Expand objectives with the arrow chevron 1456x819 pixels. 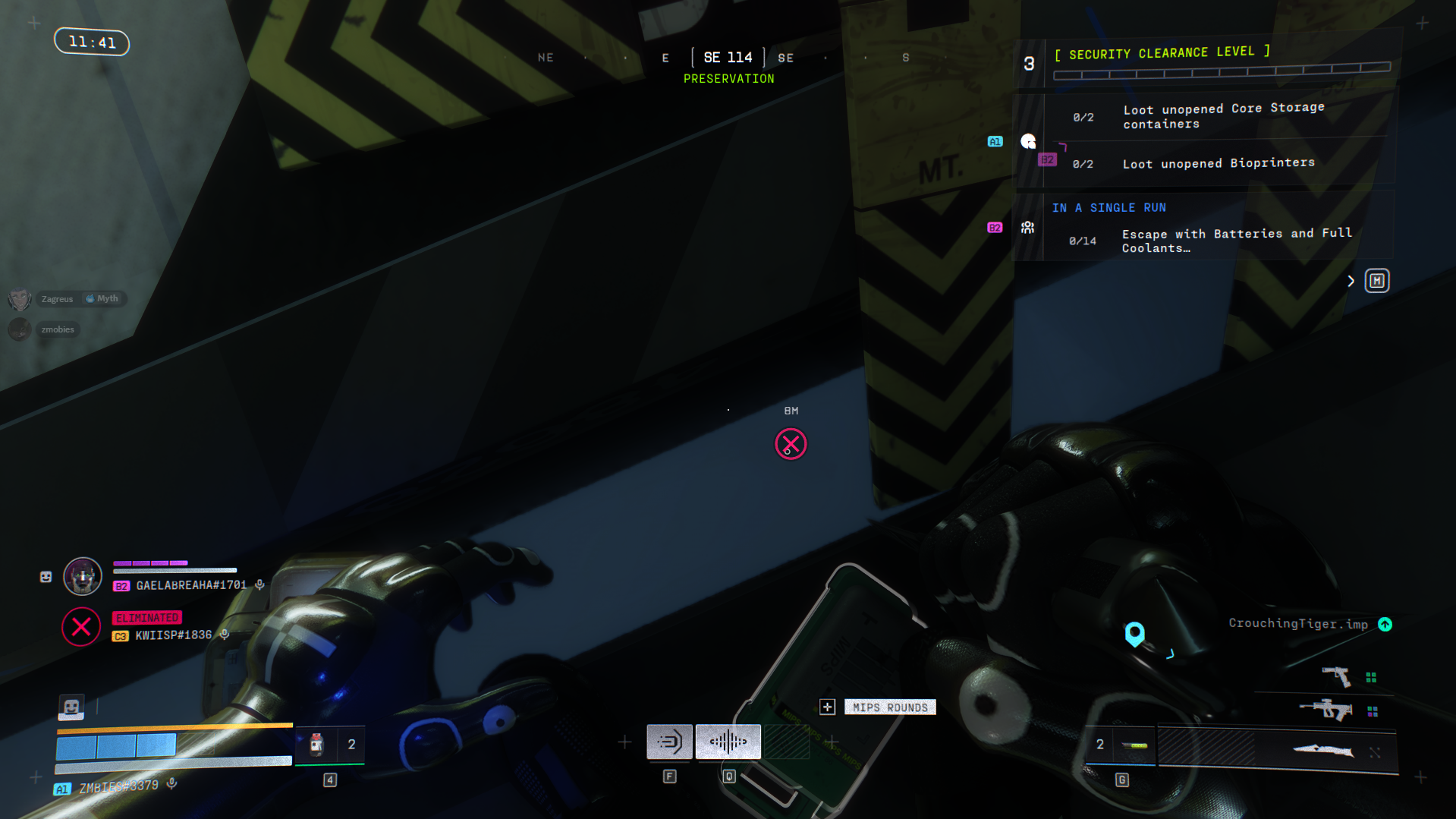click(x=1351, y=281)
